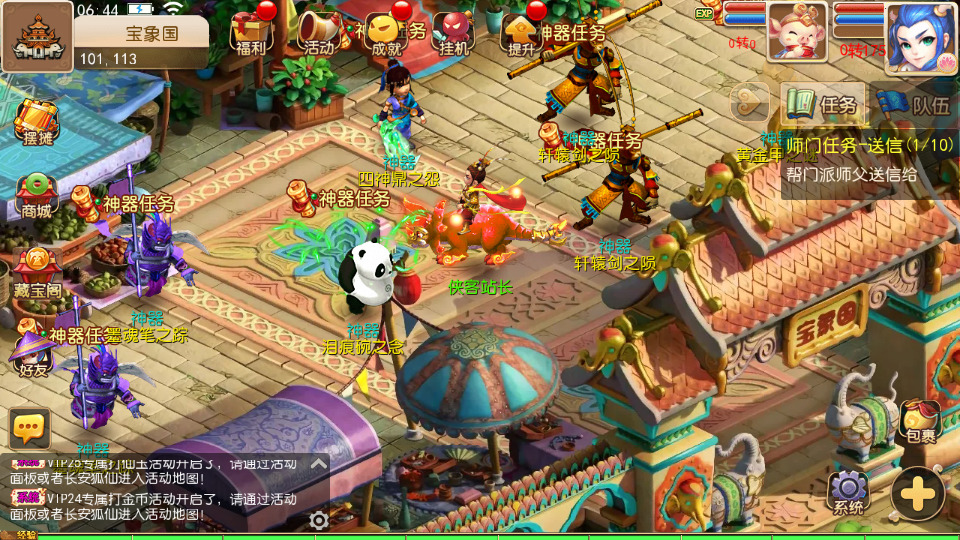Open chat settings gear

319,520
